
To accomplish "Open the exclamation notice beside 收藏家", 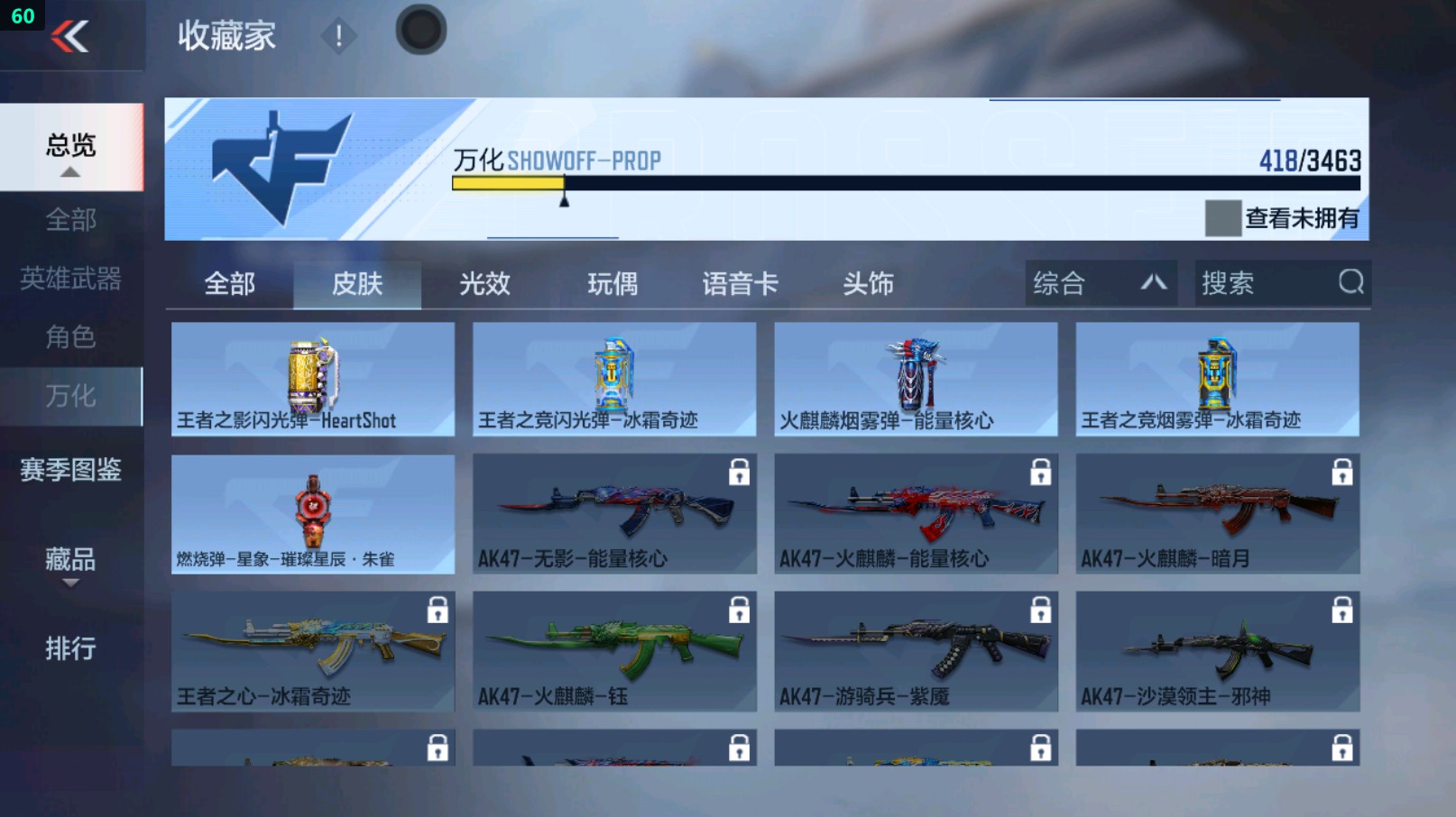I will click(x=338, y=38).
